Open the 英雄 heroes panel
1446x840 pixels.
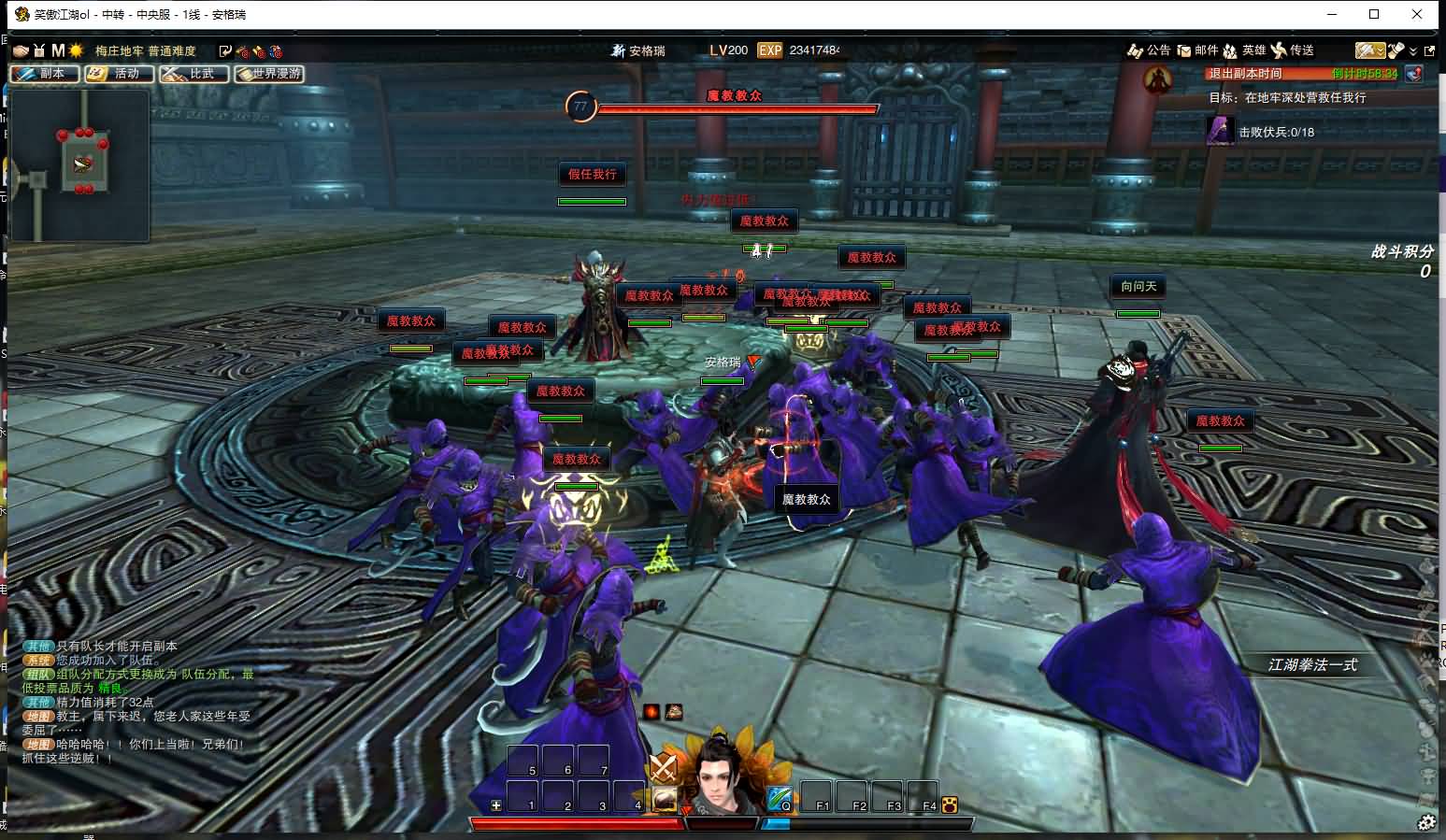click(x=1244, y=50)
